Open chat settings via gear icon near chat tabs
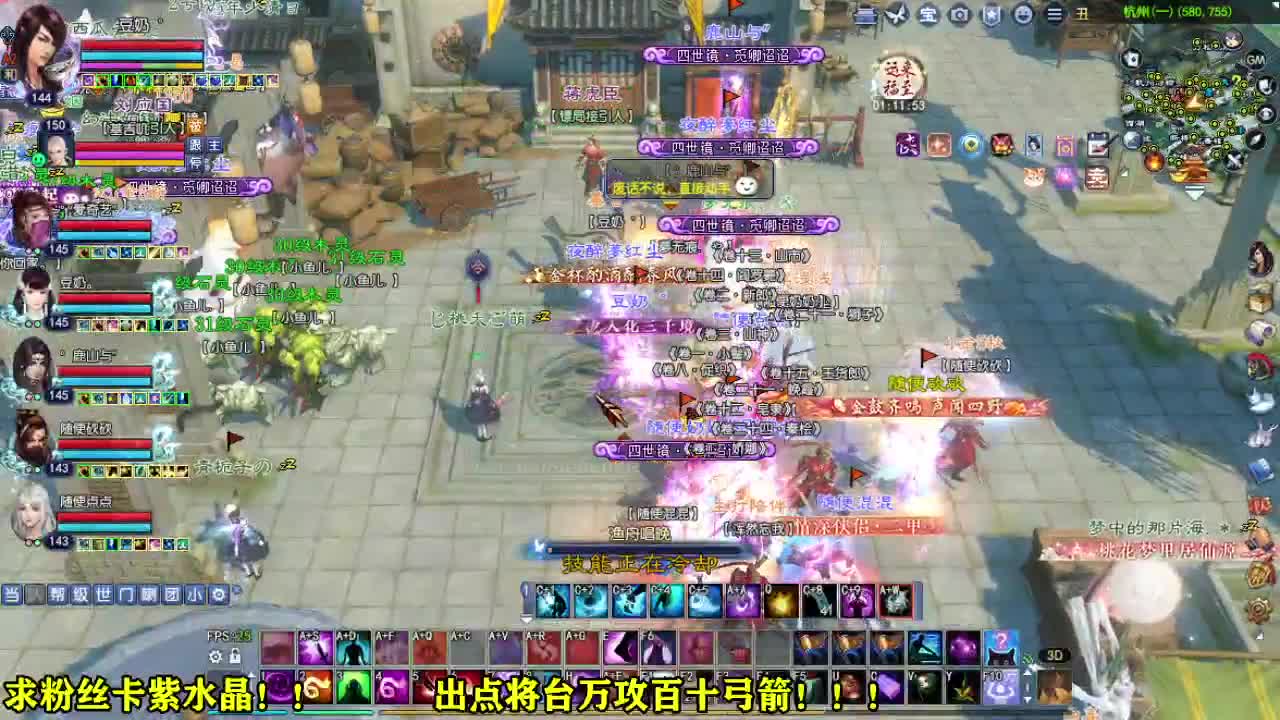Image resolution: width=1280 pixels, height=720 pixels. pos(220,595)
